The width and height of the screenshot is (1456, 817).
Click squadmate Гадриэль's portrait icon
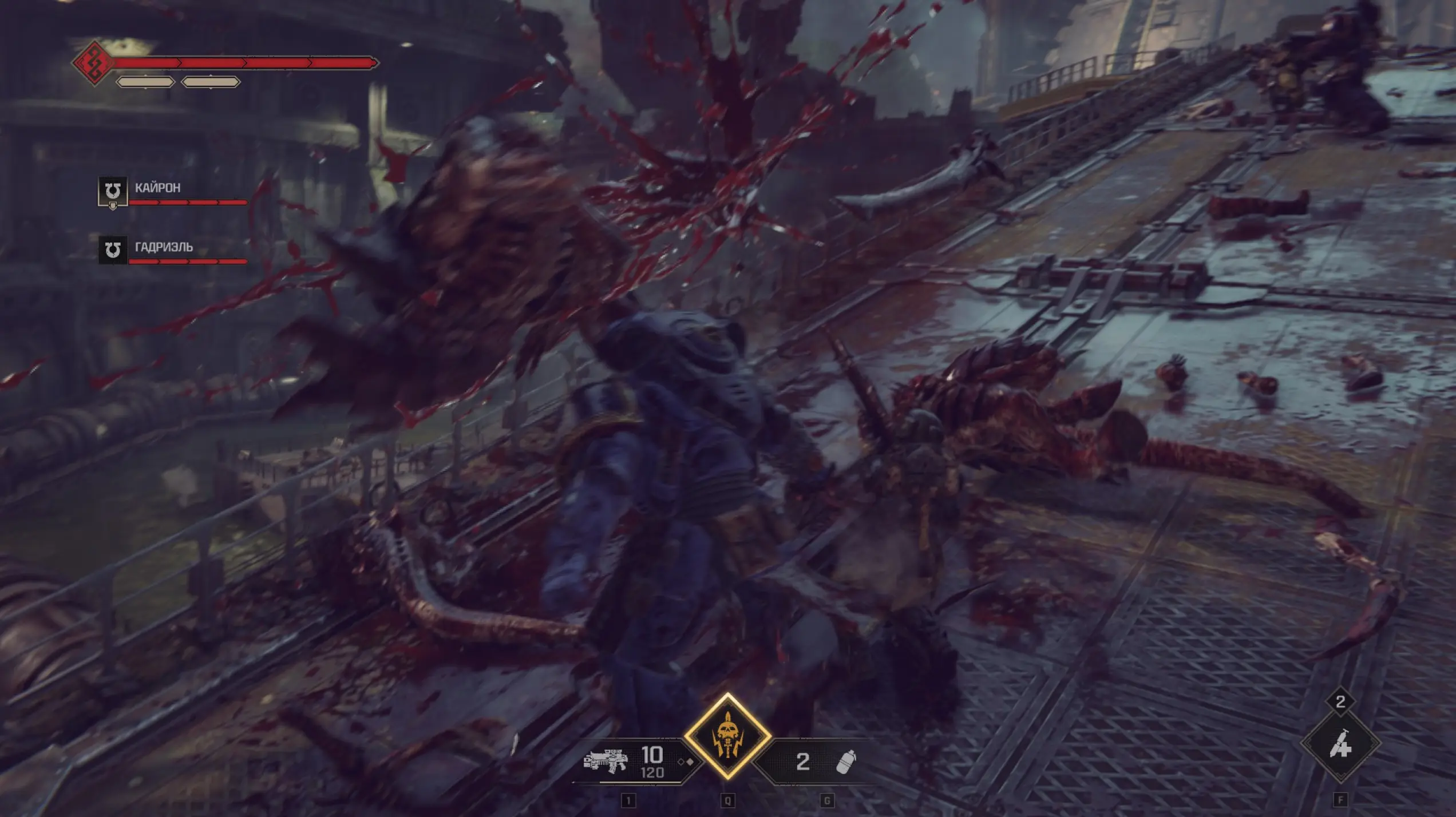pyautogui.click(x=113, y=249)
